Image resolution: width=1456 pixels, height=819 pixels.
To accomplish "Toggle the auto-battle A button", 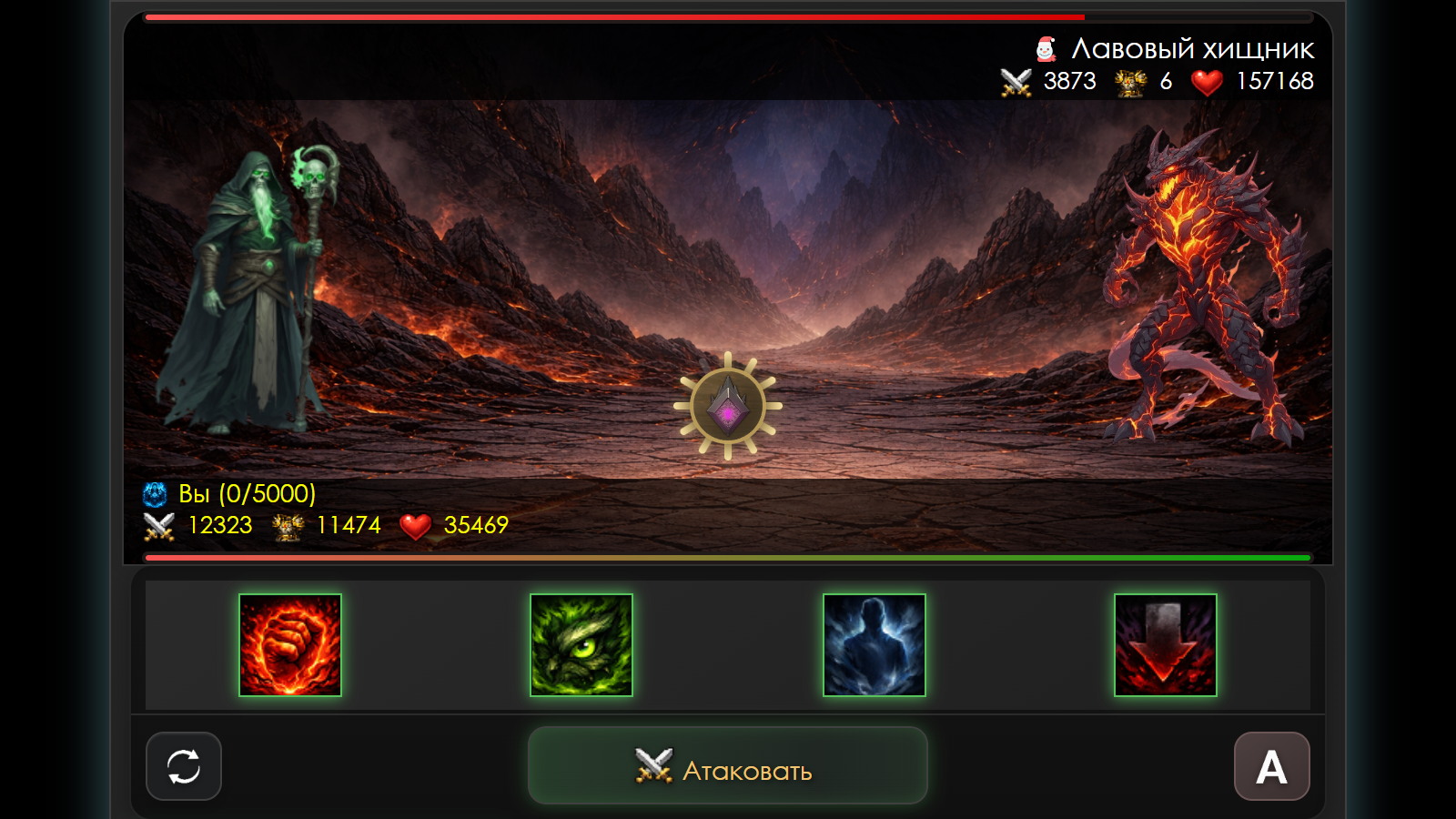I will click(1271, 766).
